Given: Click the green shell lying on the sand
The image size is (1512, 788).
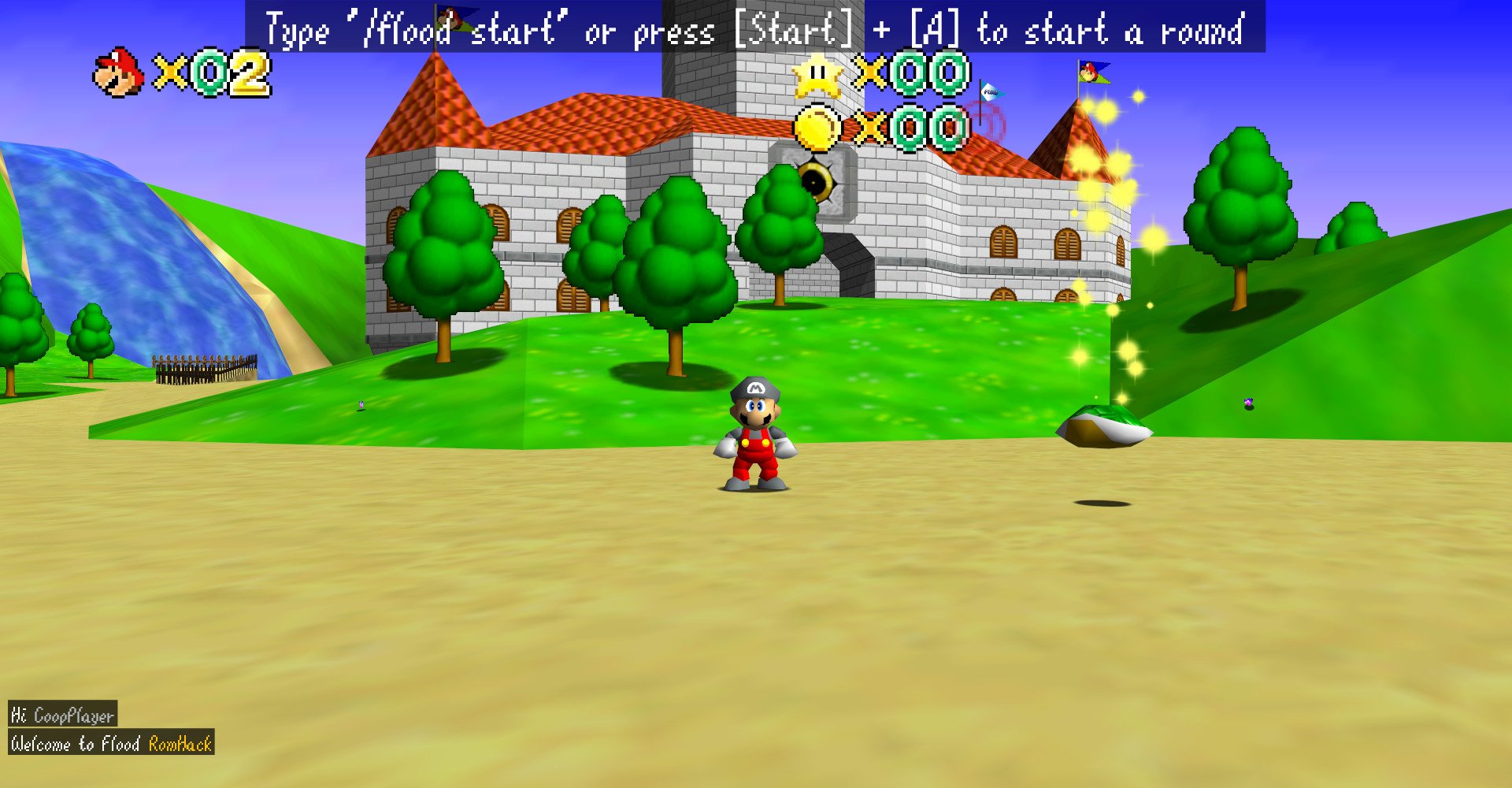Looking at the screenshot, I should coord(1105,427).
